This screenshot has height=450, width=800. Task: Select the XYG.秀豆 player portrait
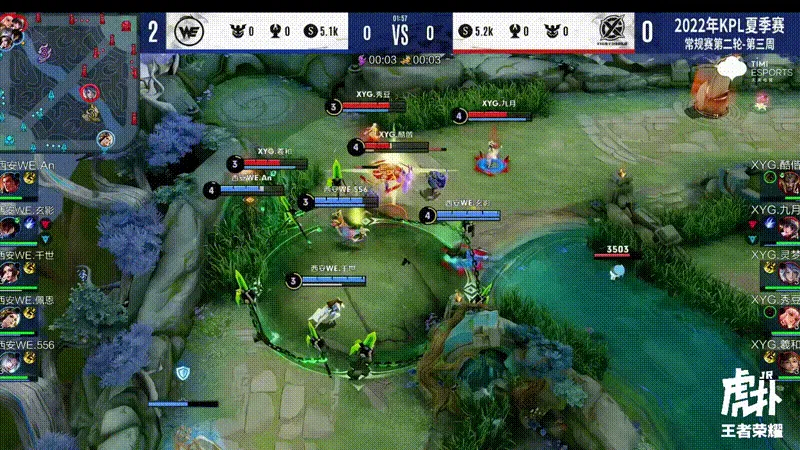pyautogui.click(x=788, y=318)
